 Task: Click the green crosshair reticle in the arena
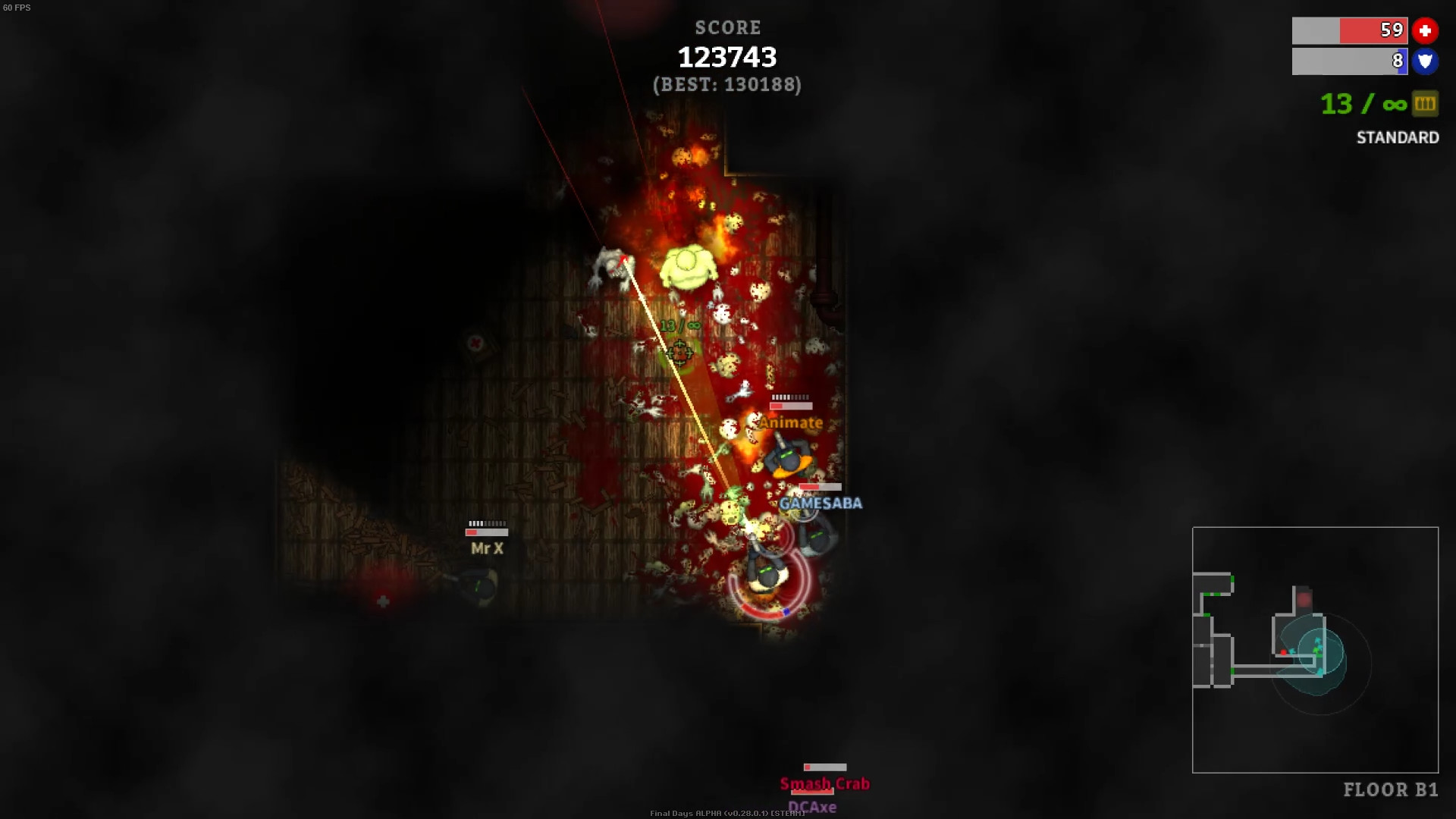[681, 352]
